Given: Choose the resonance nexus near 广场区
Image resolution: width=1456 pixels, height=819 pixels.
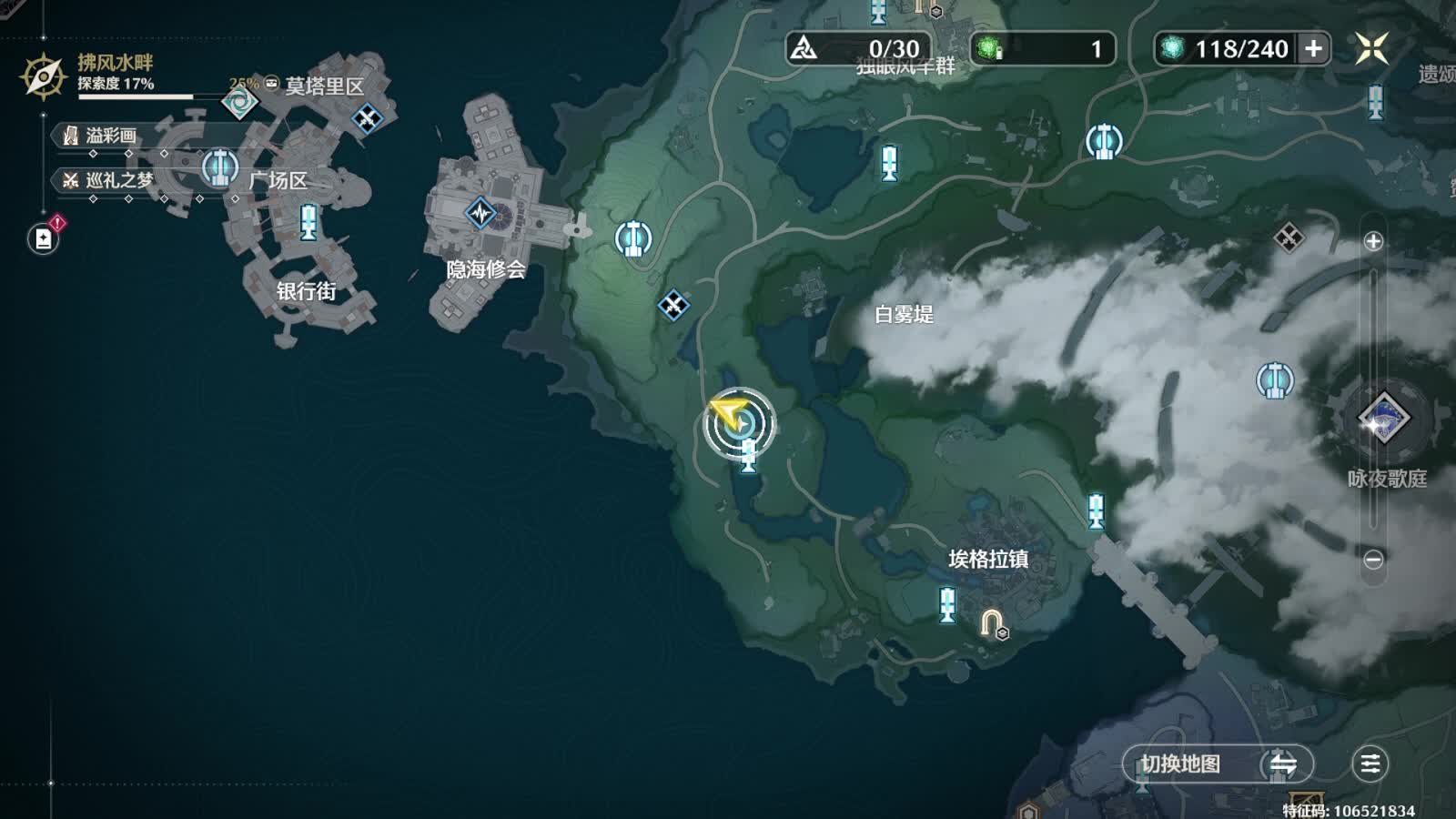Looking at the screenshot, I should [219, 167].
